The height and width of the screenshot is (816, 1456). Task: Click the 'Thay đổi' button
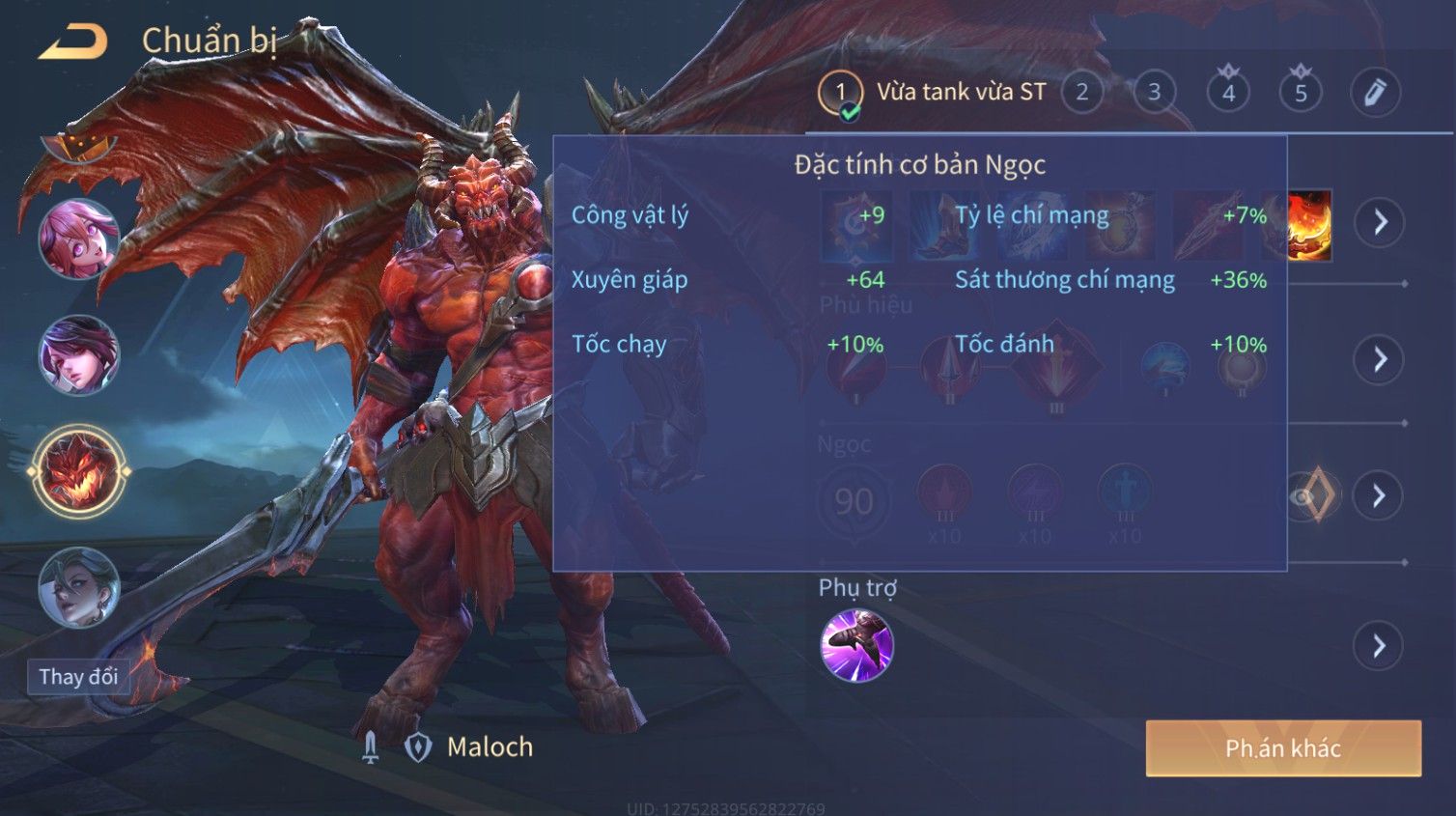coord(78,676)
